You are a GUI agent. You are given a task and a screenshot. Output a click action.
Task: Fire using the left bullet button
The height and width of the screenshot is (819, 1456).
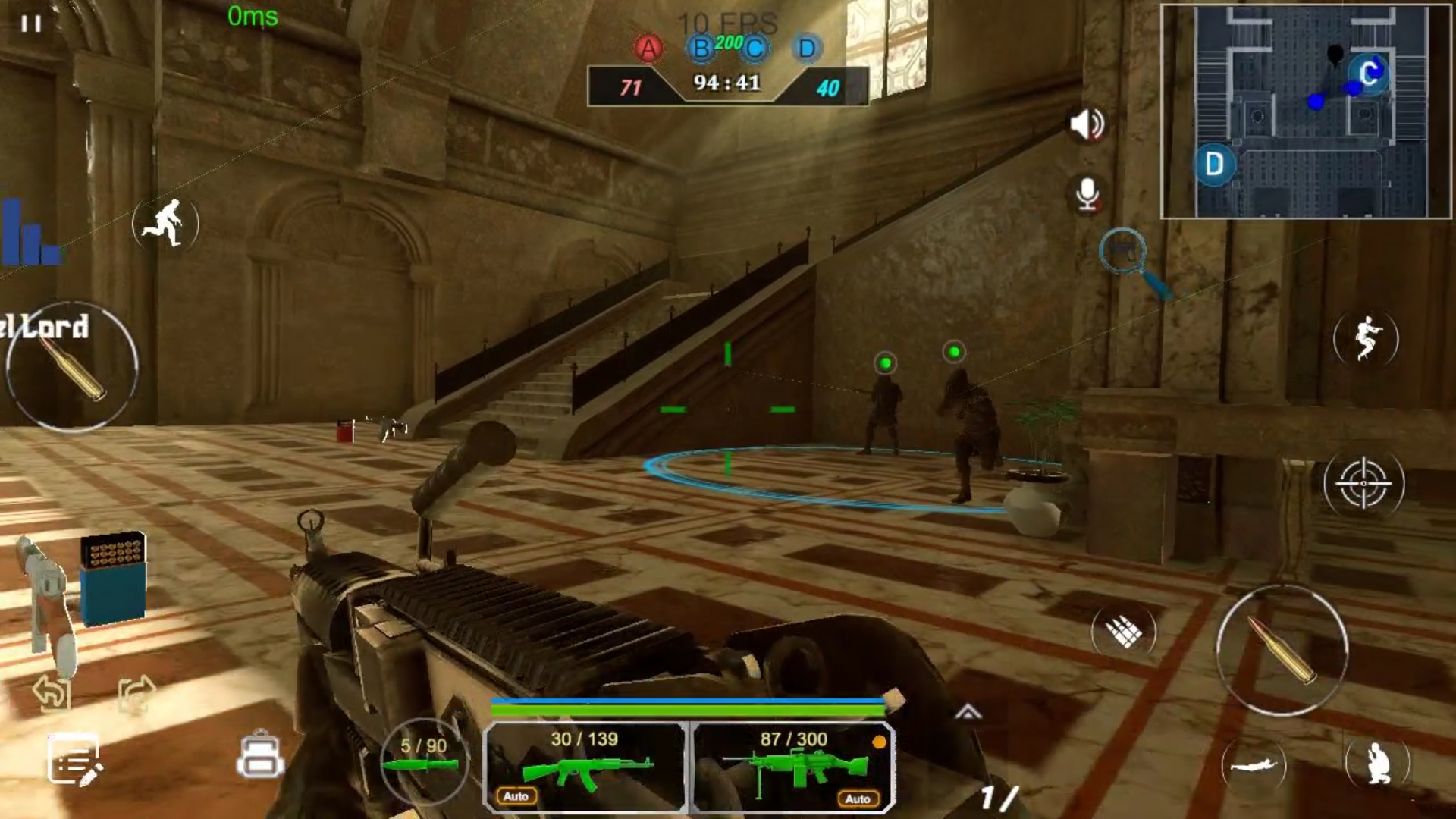coord(72,367)
